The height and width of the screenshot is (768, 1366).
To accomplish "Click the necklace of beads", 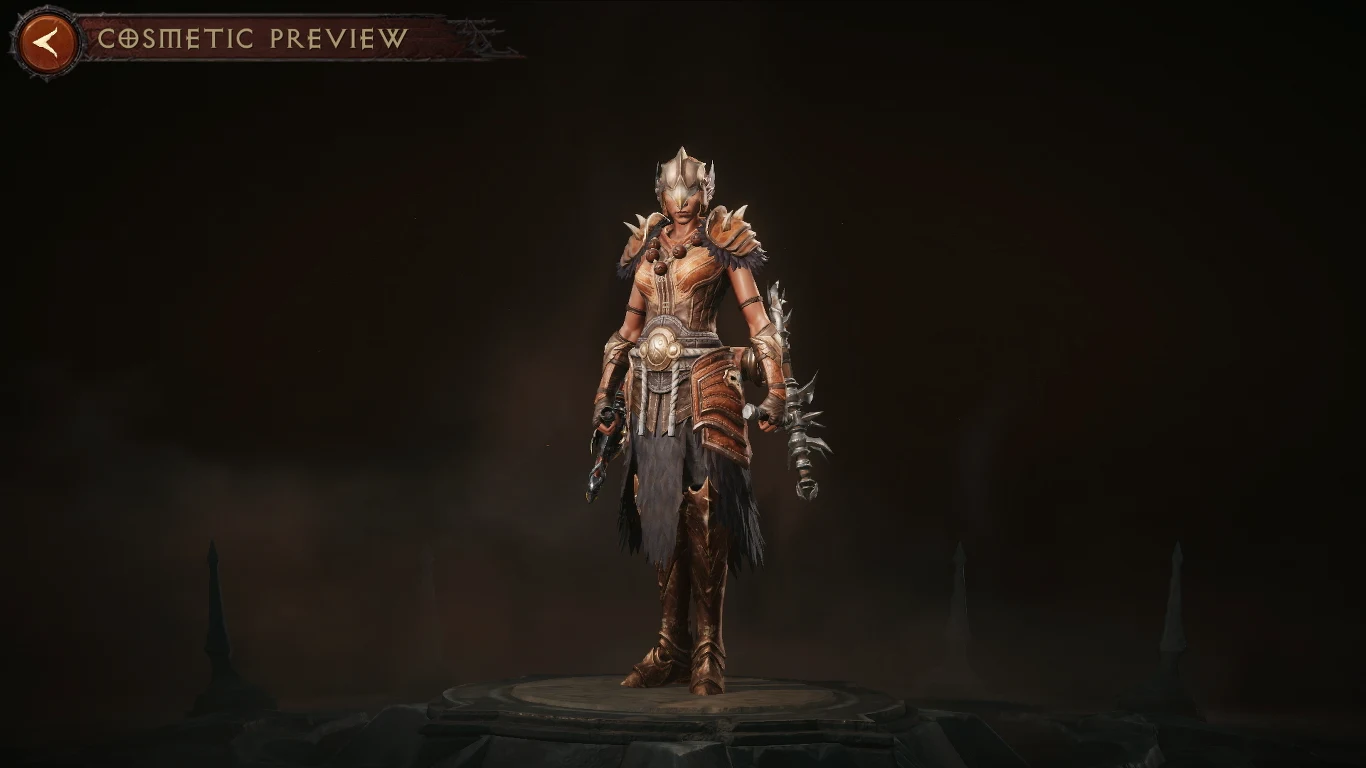I will (x=679, y=250).
